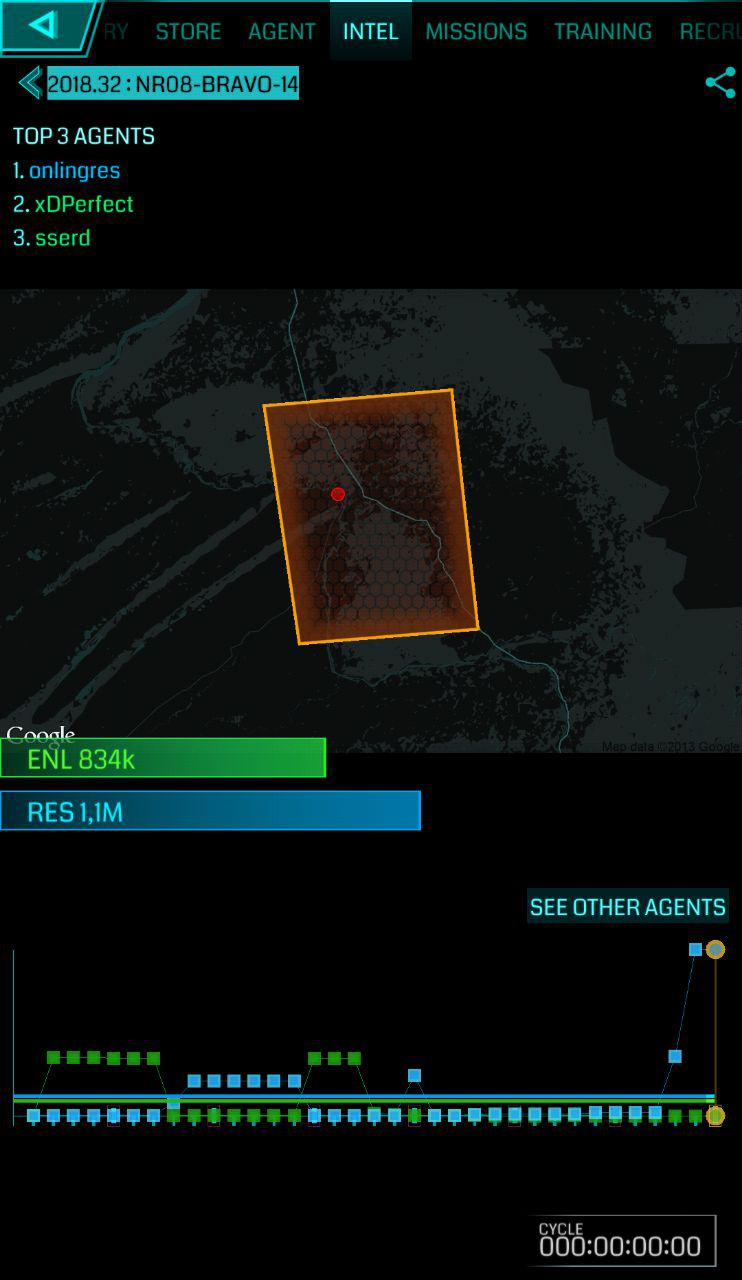
Task: Go back from region NR08-BRAVO-14
Action: click(x=29, y=83)
